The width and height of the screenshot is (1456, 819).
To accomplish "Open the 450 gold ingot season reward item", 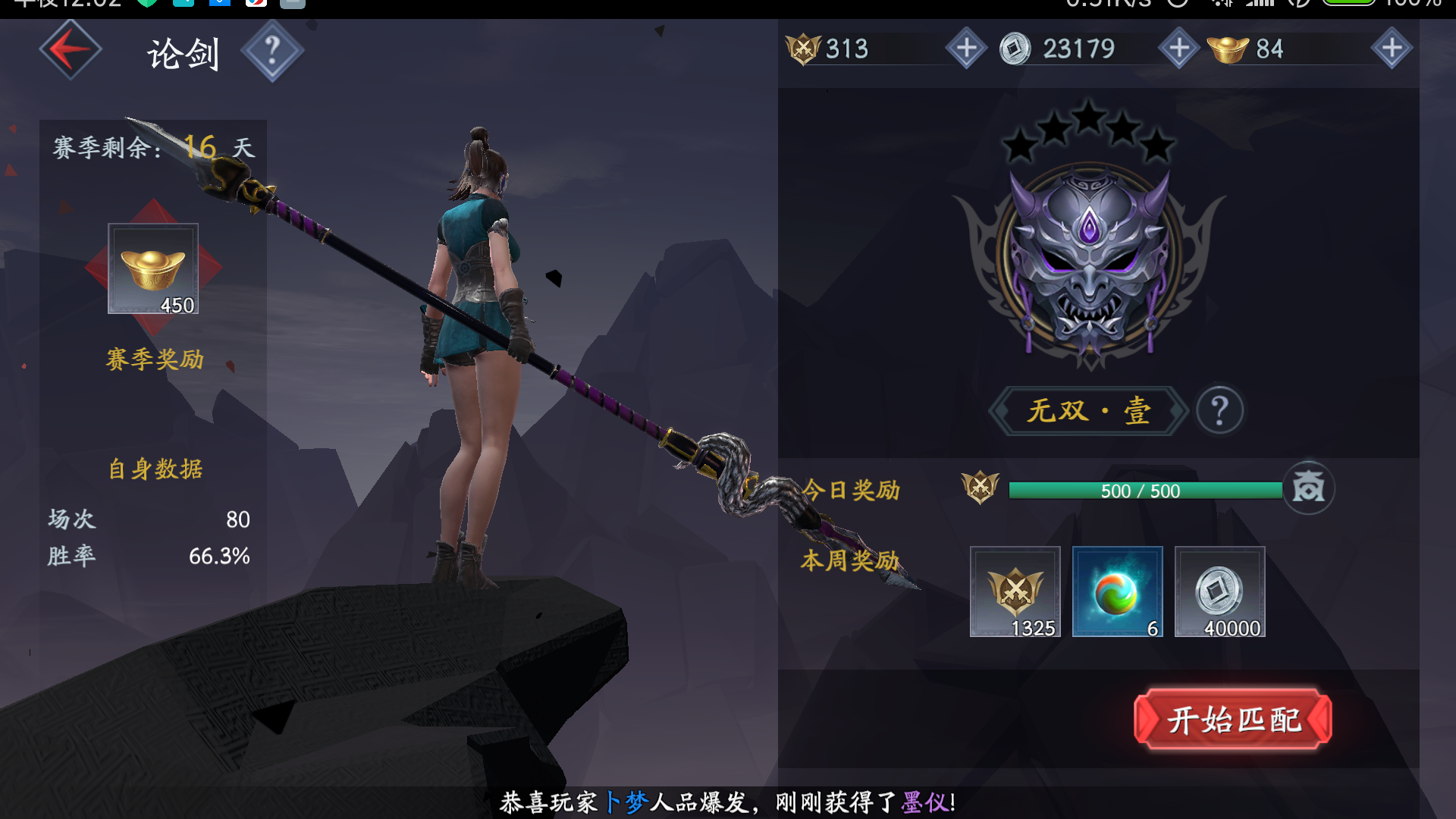I will click(x=152, y=269).
